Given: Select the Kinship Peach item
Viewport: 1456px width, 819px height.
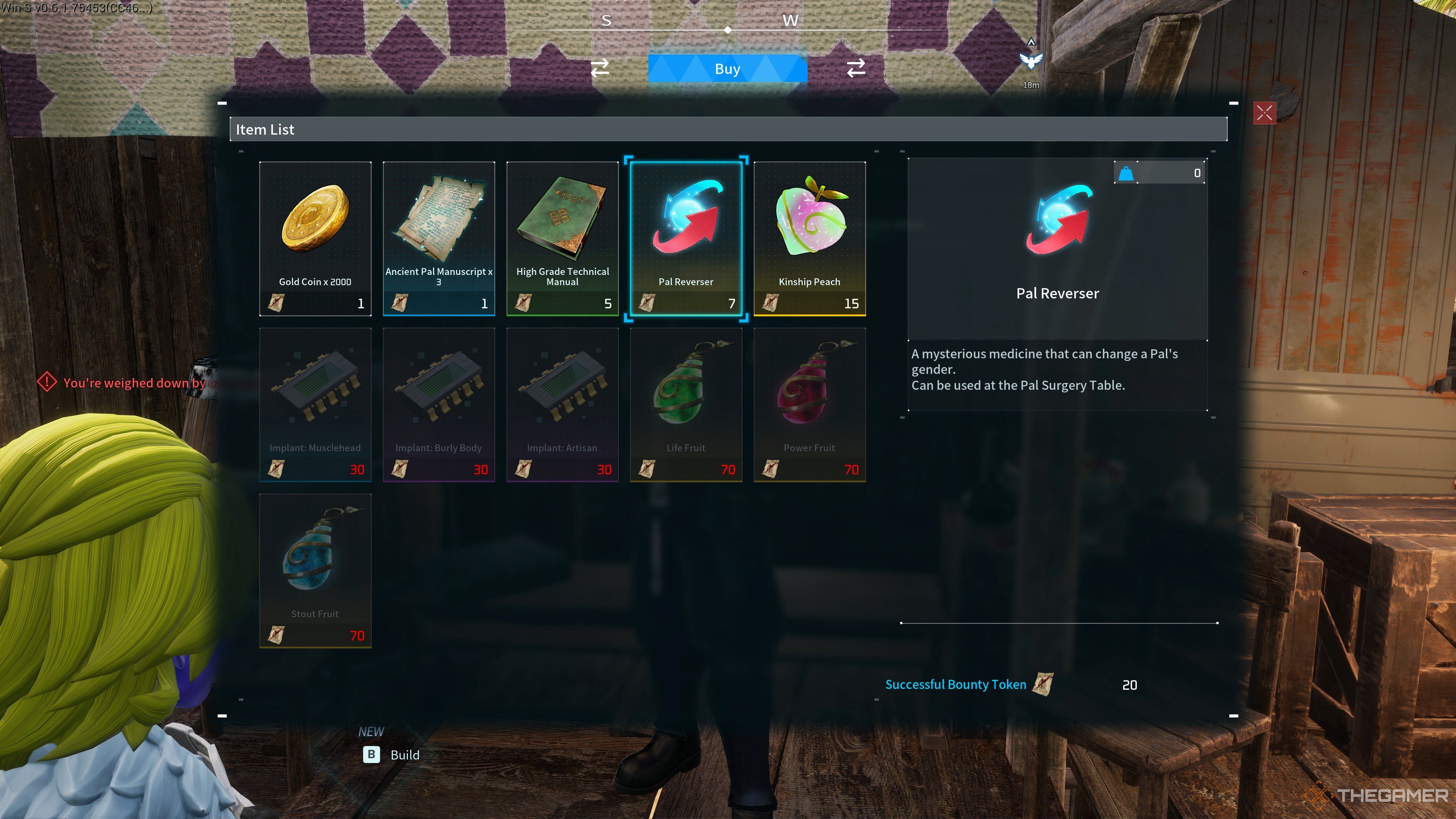Looking at the screenshot, I should [x=809, y=238].
